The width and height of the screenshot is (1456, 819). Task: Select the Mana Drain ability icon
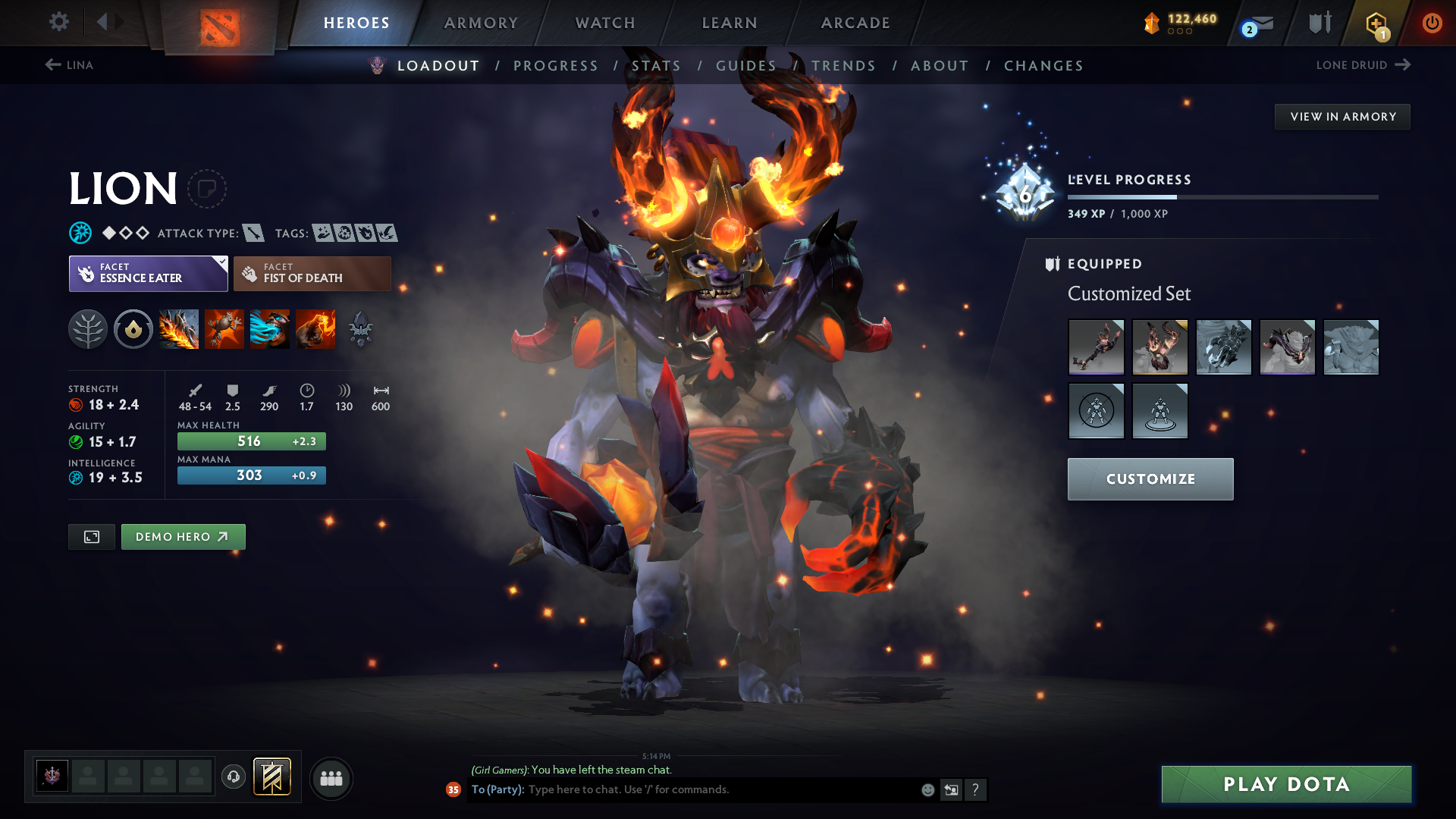(x=270, y=329)
